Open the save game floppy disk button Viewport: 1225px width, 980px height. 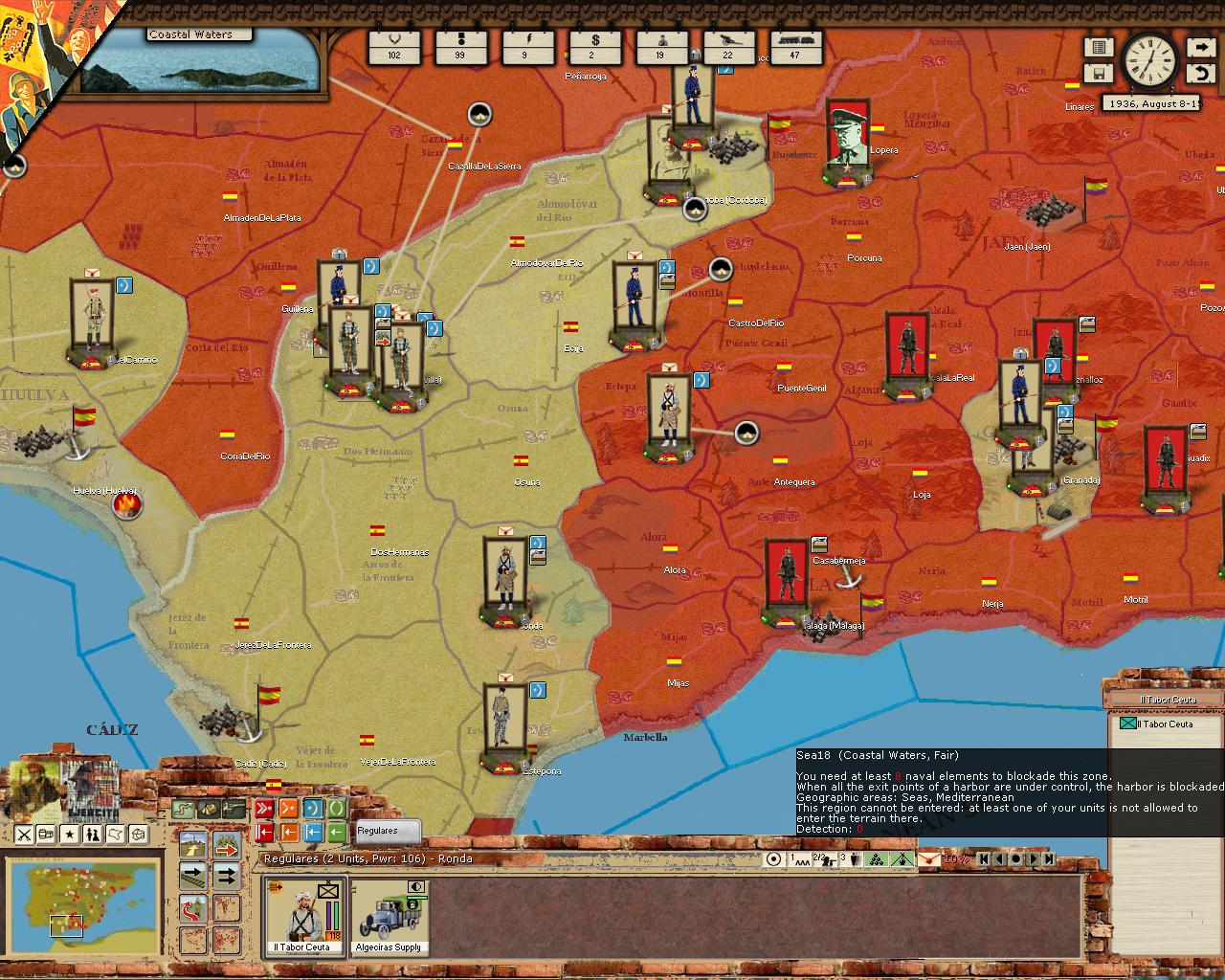[x=1098, y=73]
